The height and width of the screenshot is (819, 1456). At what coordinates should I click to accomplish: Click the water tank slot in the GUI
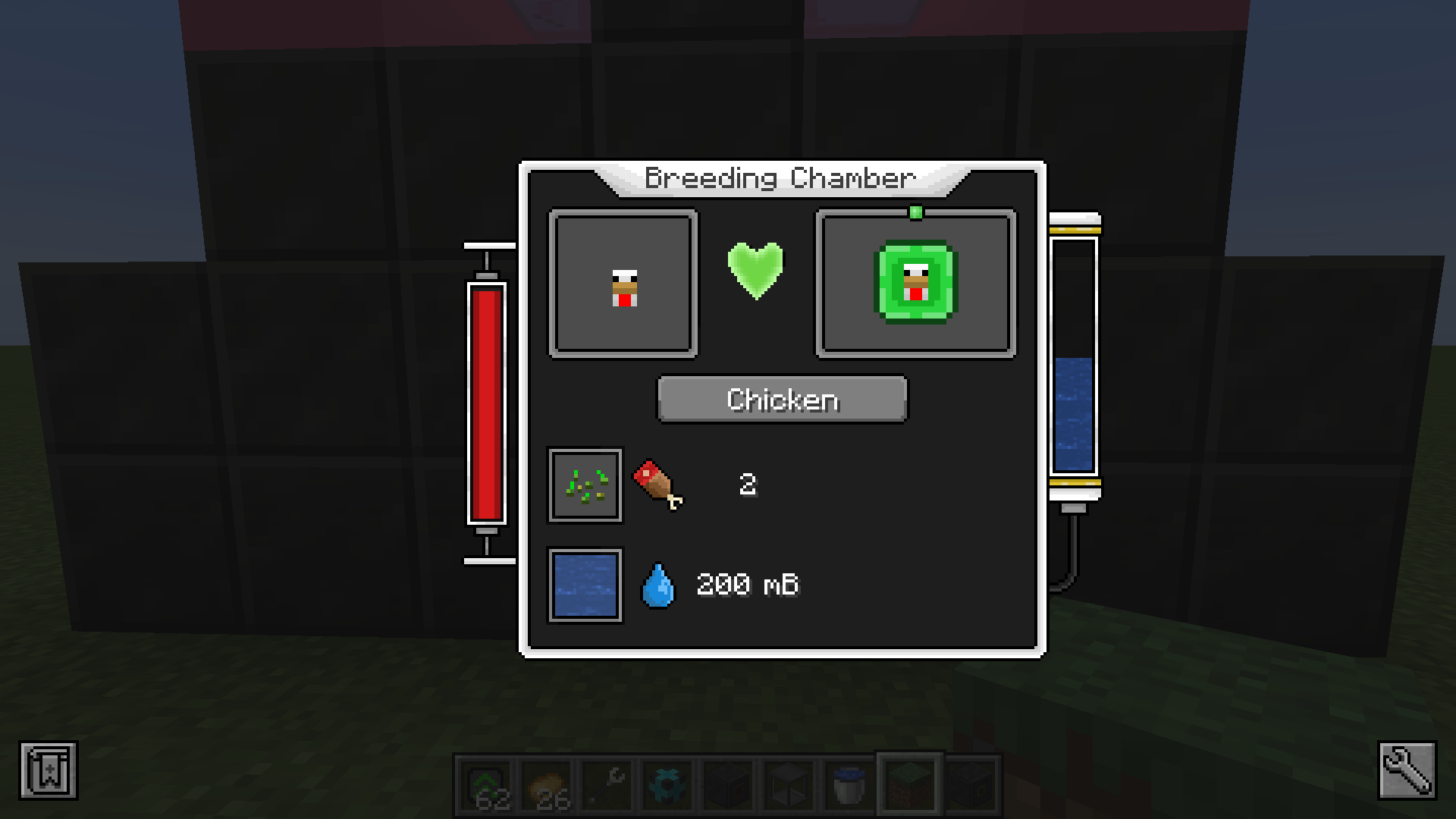click(585, 585)
